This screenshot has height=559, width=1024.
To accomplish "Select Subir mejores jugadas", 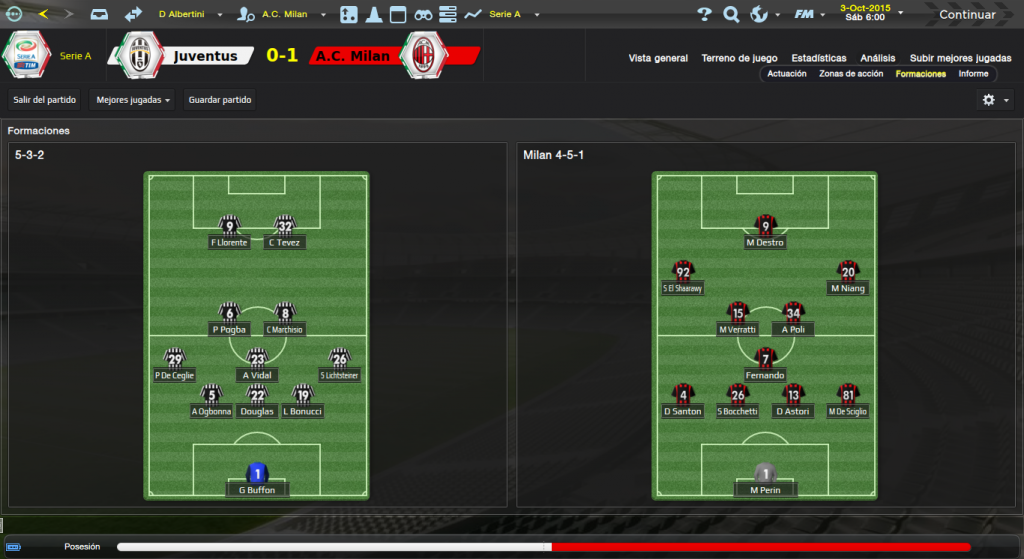I will point(960,58).
